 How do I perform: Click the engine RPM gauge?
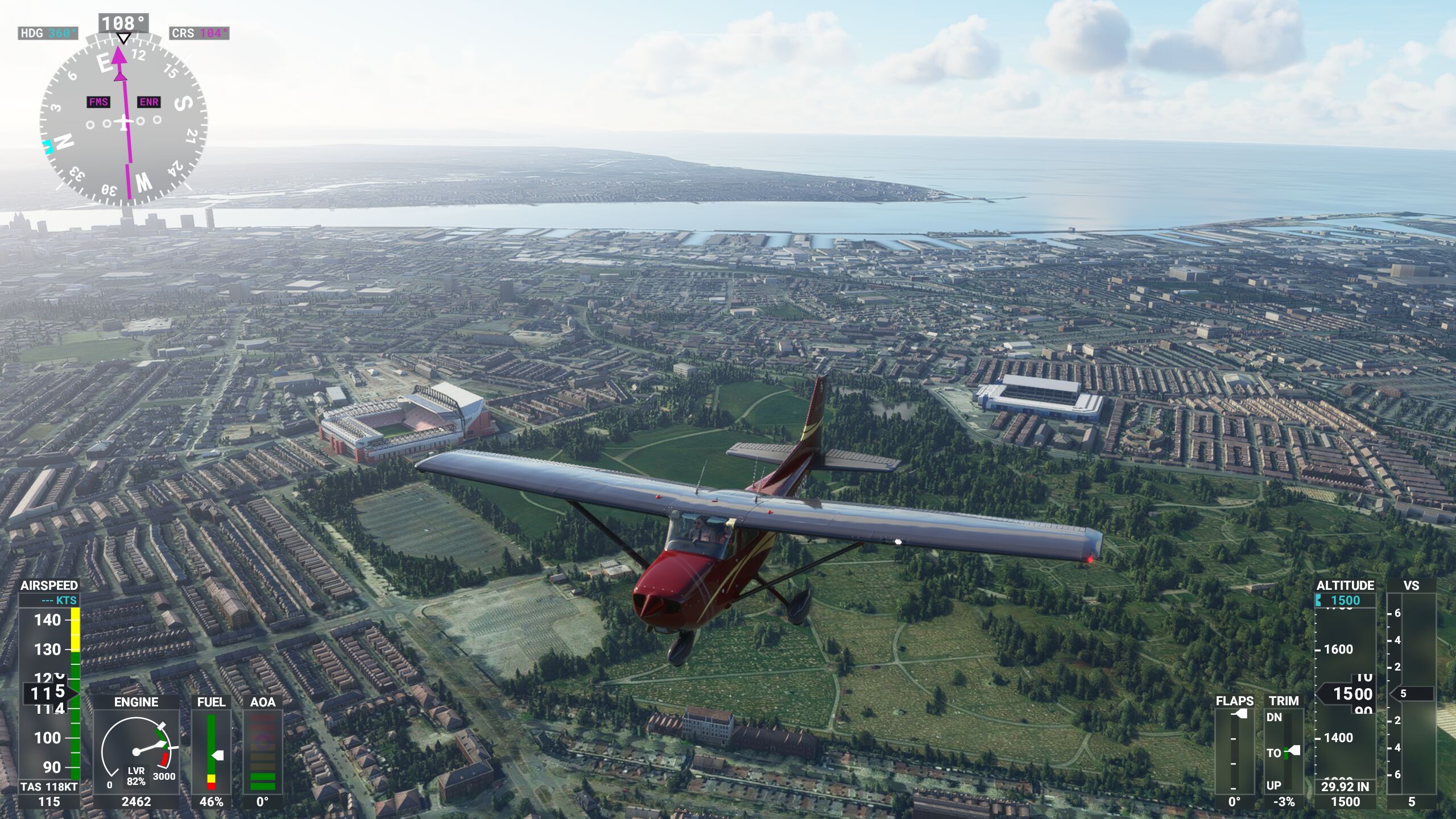pyautogui.click(x=136, y=752)
